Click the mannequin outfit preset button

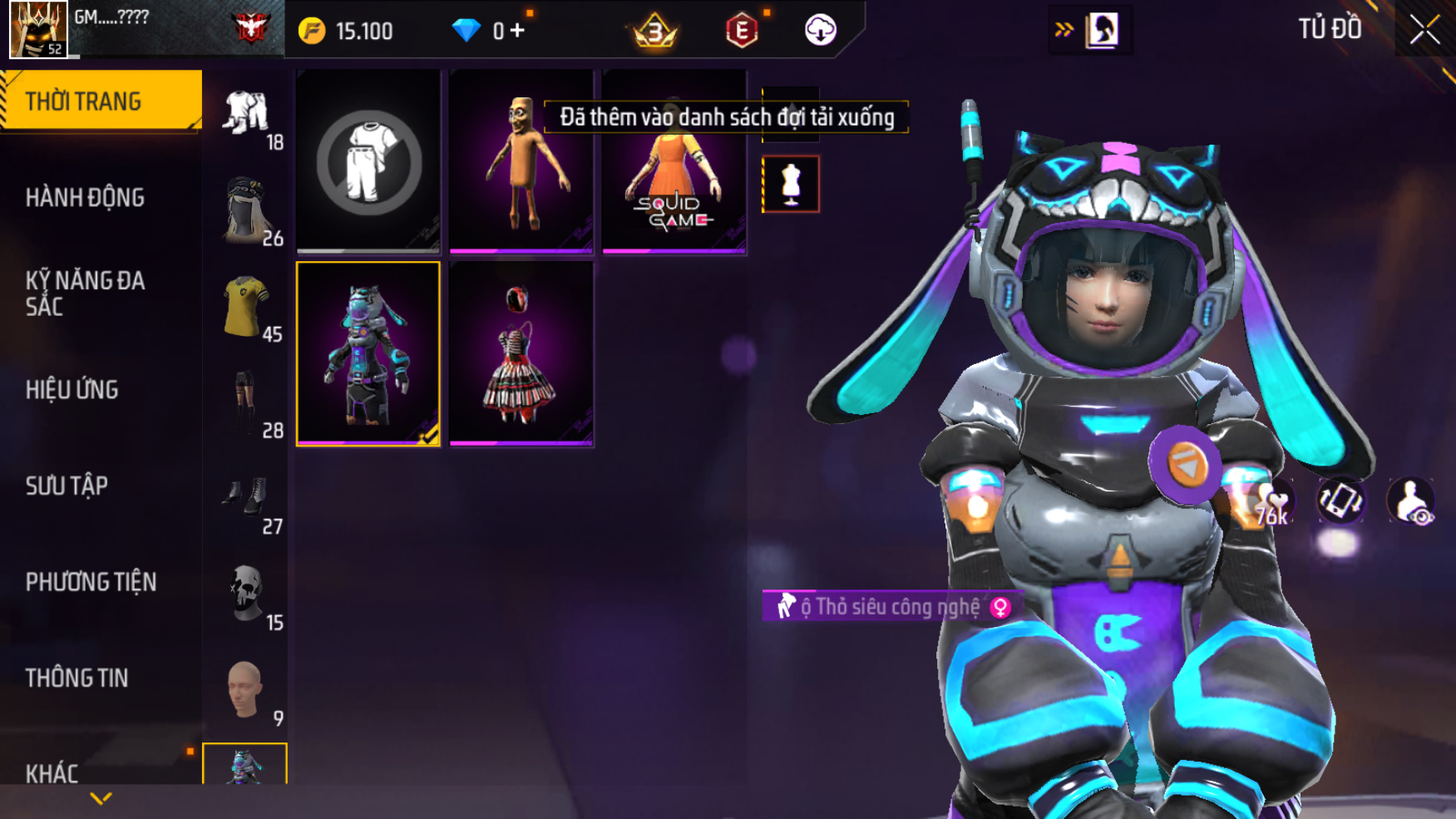pos(790,184)
